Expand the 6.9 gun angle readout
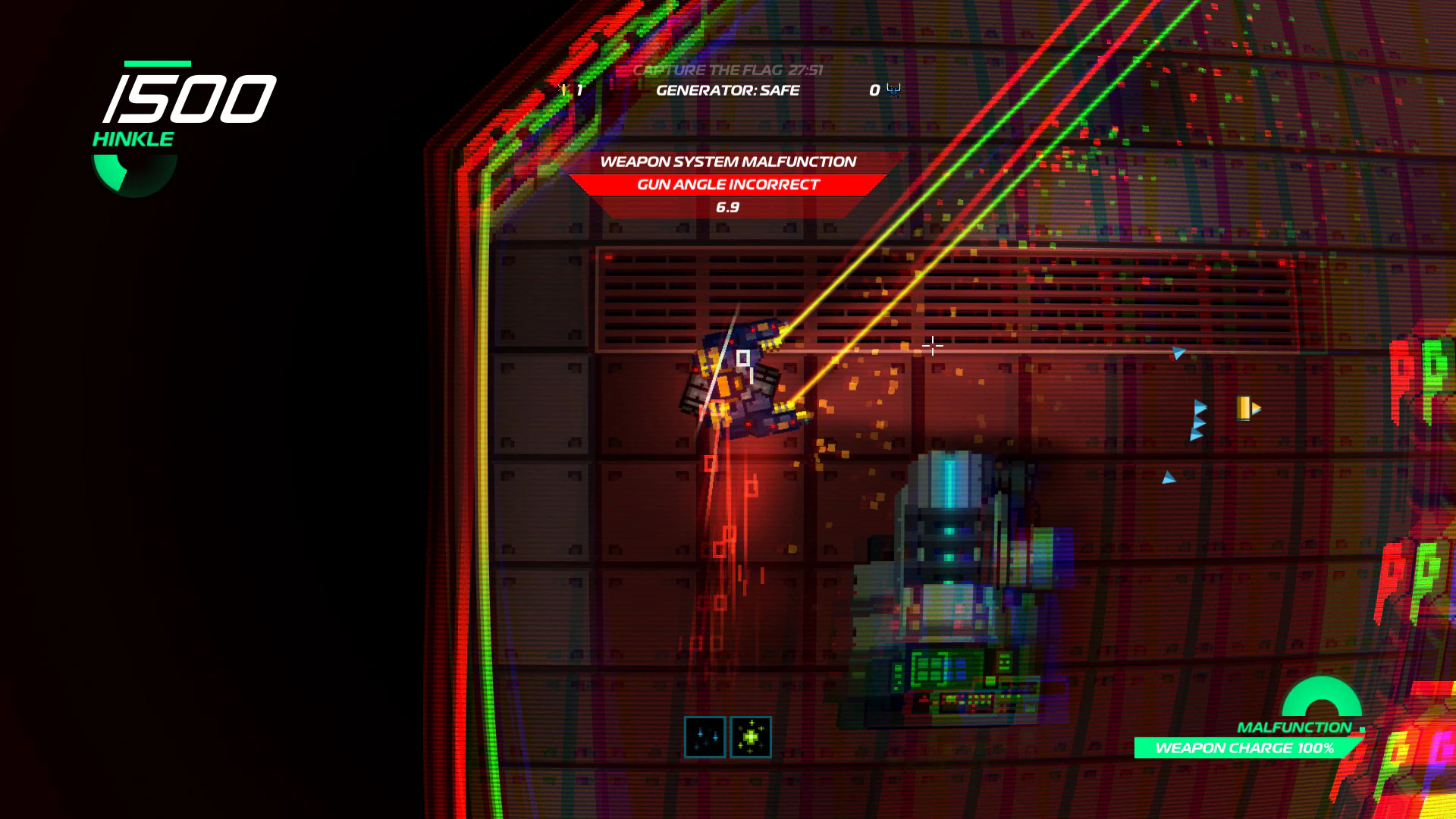 728,206
